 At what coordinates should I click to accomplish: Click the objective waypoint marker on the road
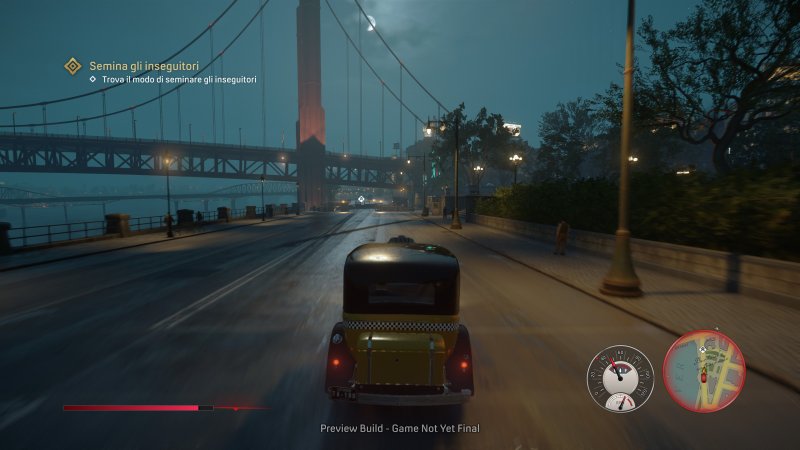tap(362, 200)
